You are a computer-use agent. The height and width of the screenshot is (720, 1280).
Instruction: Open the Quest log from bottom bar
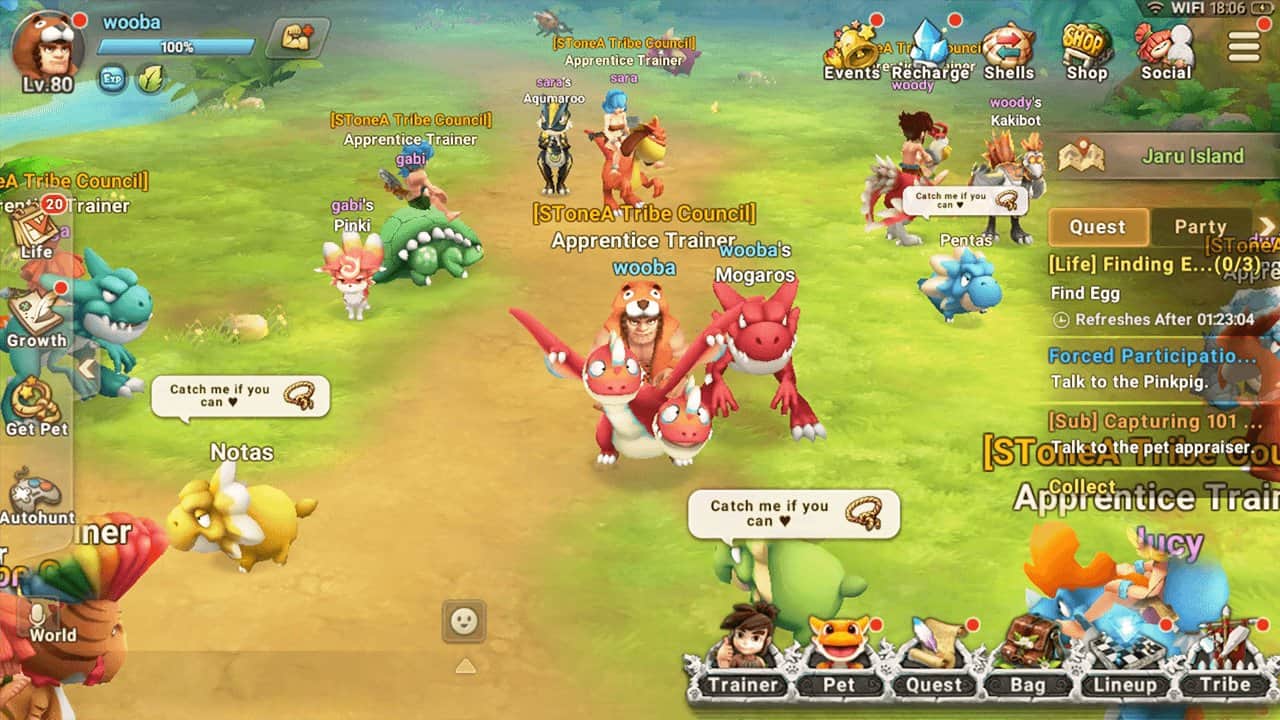tap(933, 655)
